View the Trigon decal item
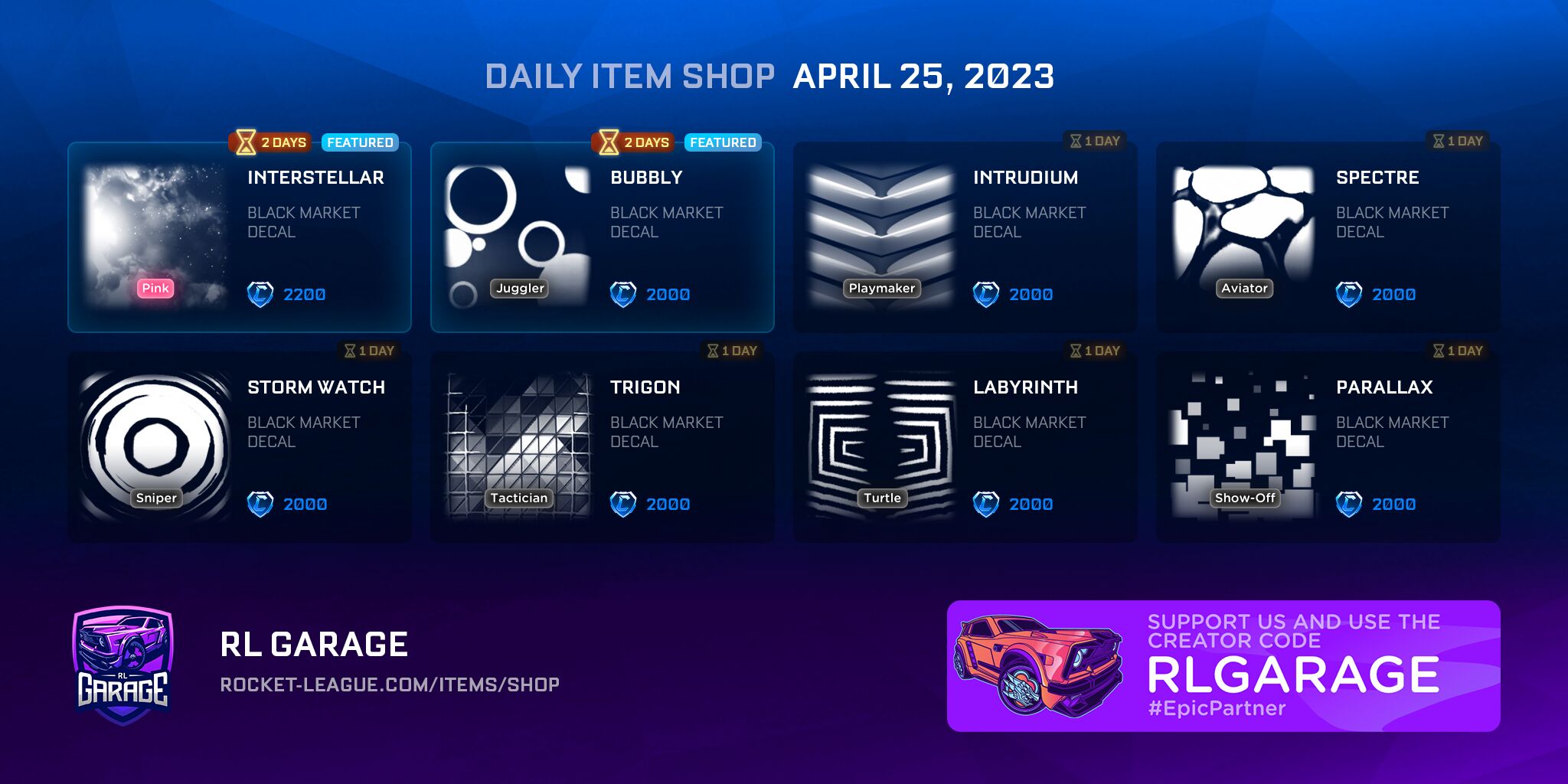 pos(602,447)
